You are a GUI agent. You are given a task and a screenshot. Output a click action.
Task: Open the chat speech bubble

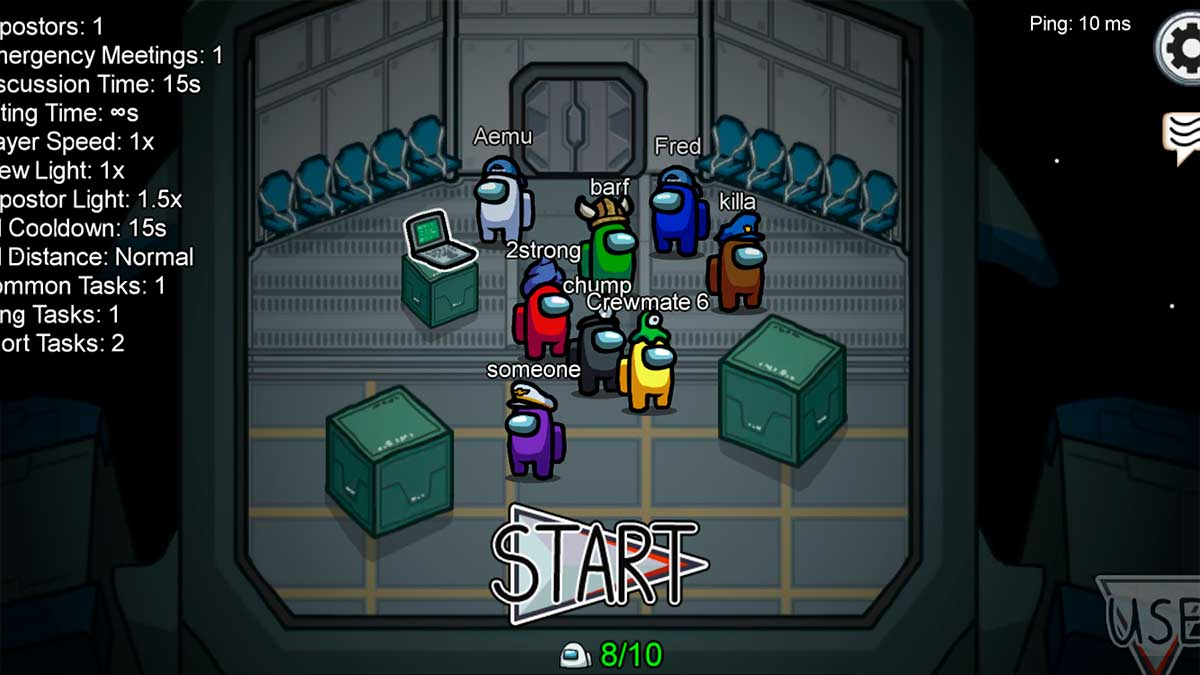click(x=1182, y=137)
